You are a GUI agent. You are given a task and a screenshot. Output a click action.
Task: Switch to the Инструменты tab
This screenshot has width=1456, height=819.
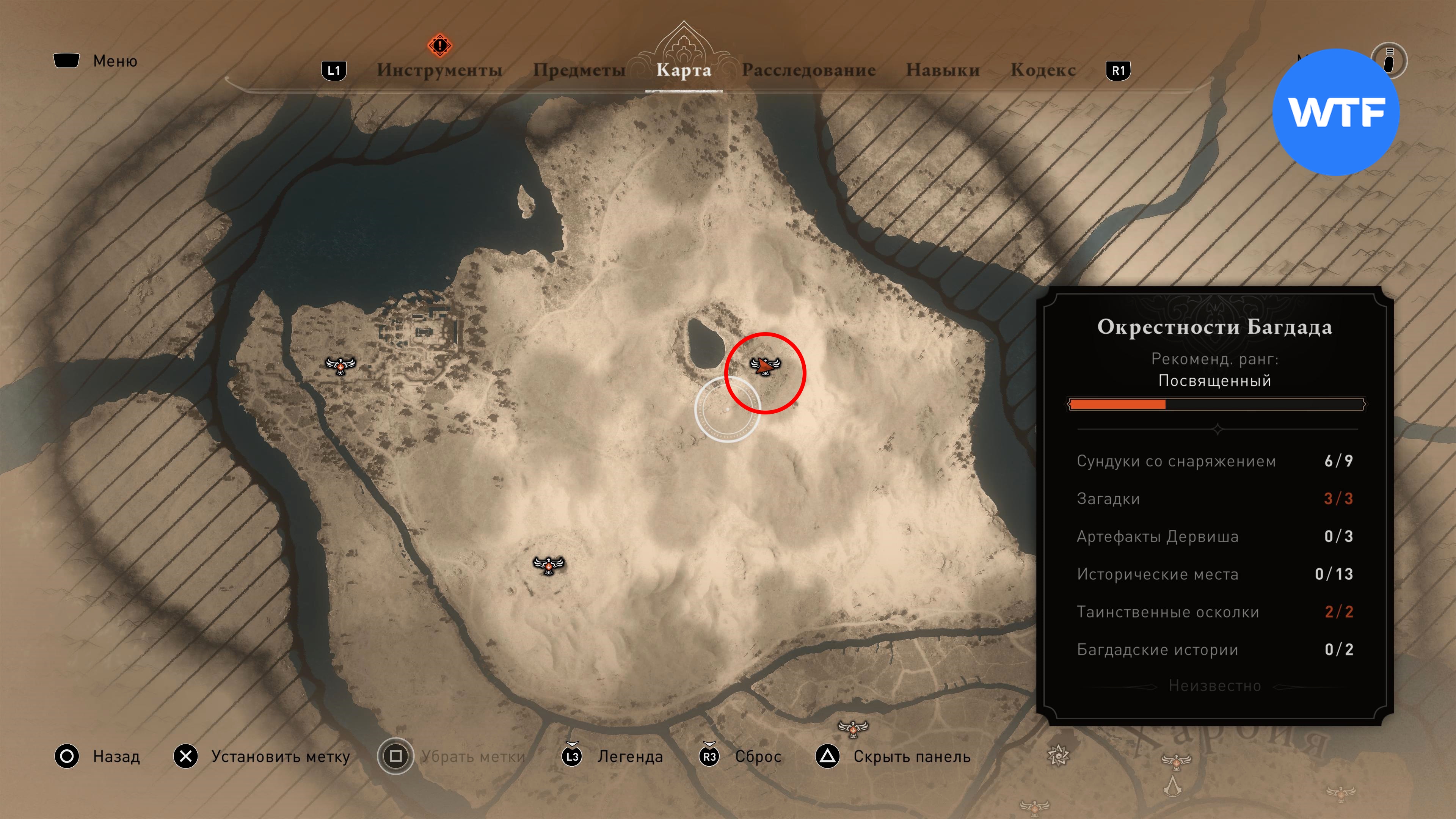click(439, 70)
